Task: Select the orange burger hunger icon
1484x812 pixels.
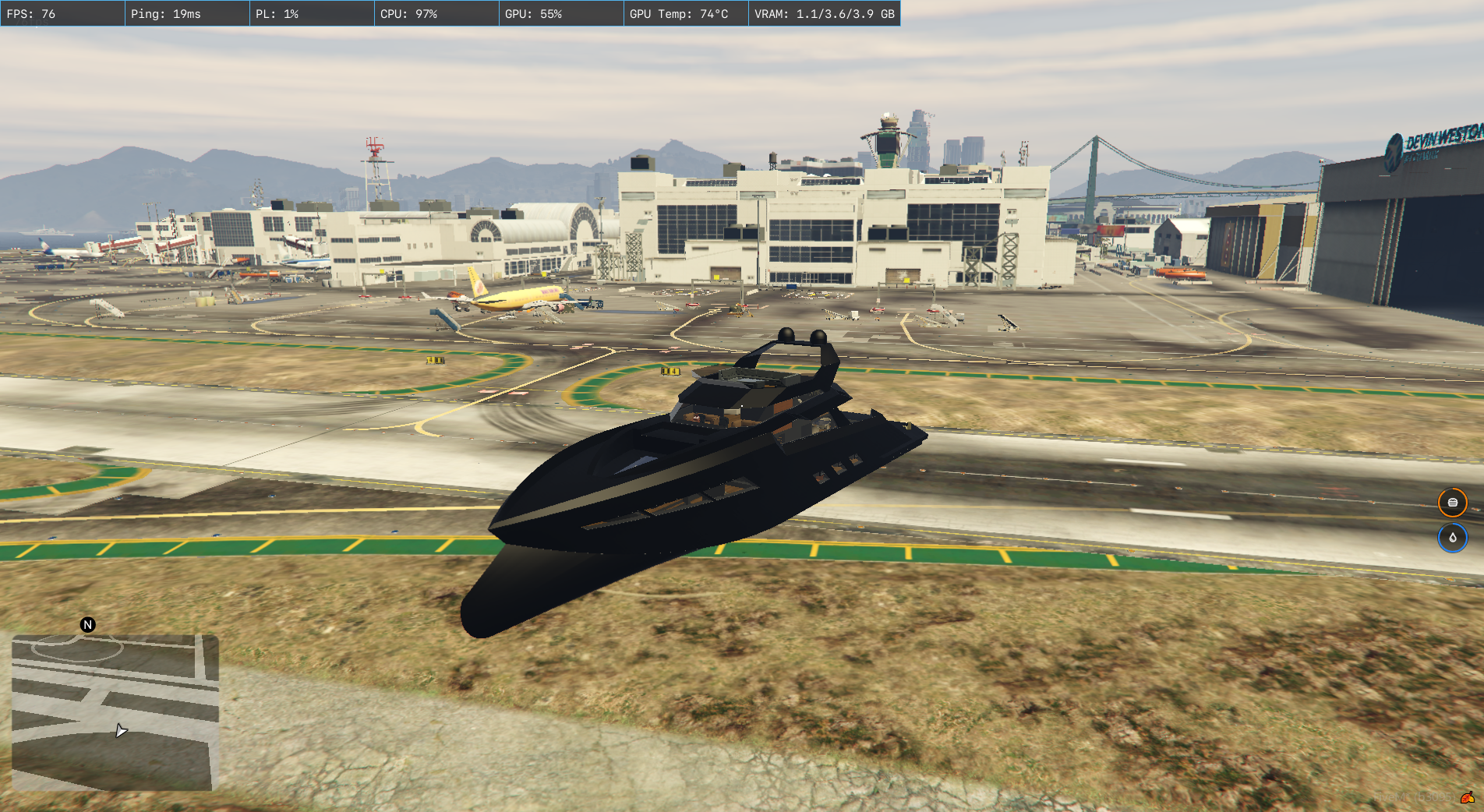Action: click(x=1452, y=503)
